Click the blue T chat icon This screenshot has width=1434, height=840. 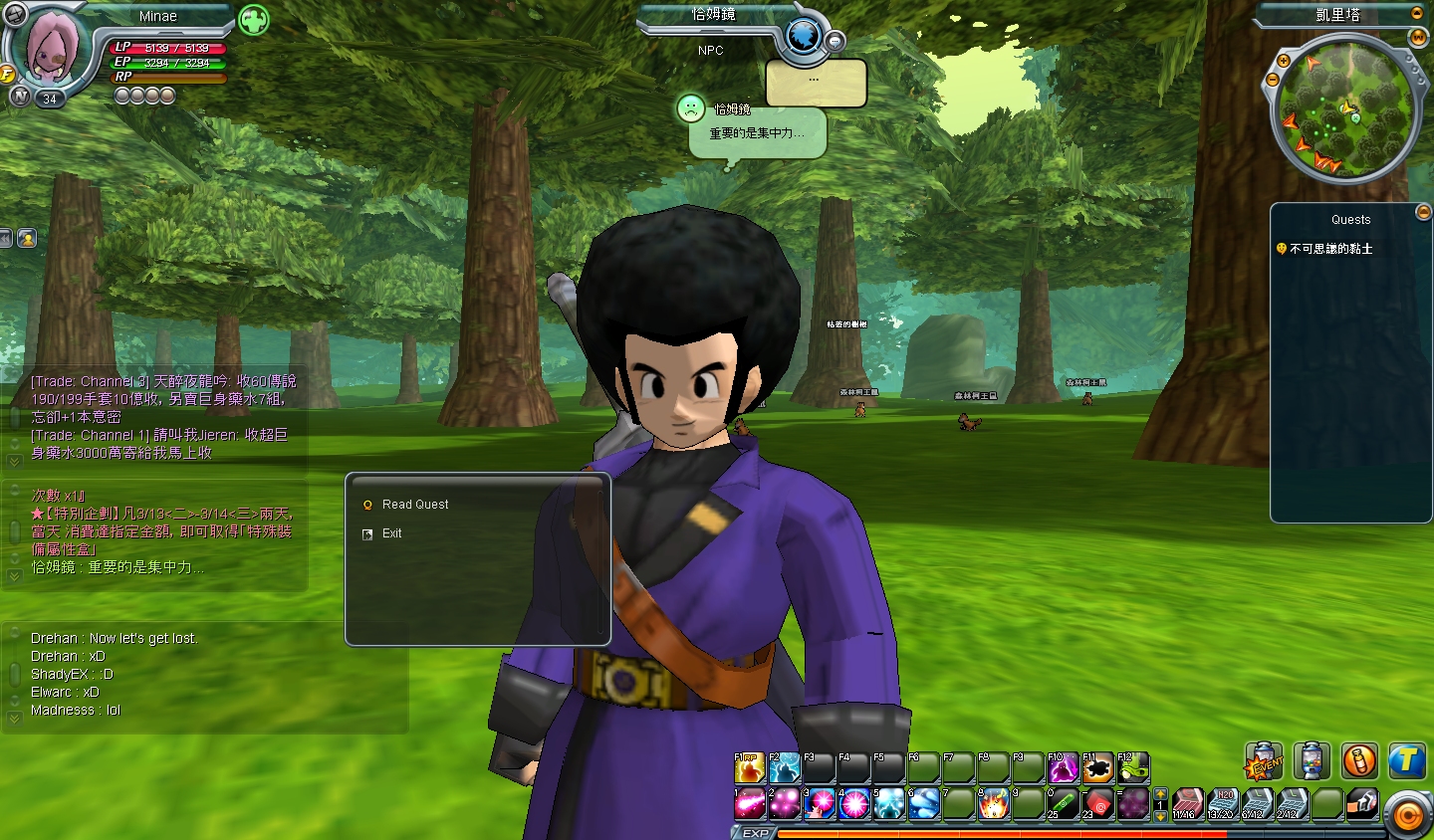(1406, 761)
